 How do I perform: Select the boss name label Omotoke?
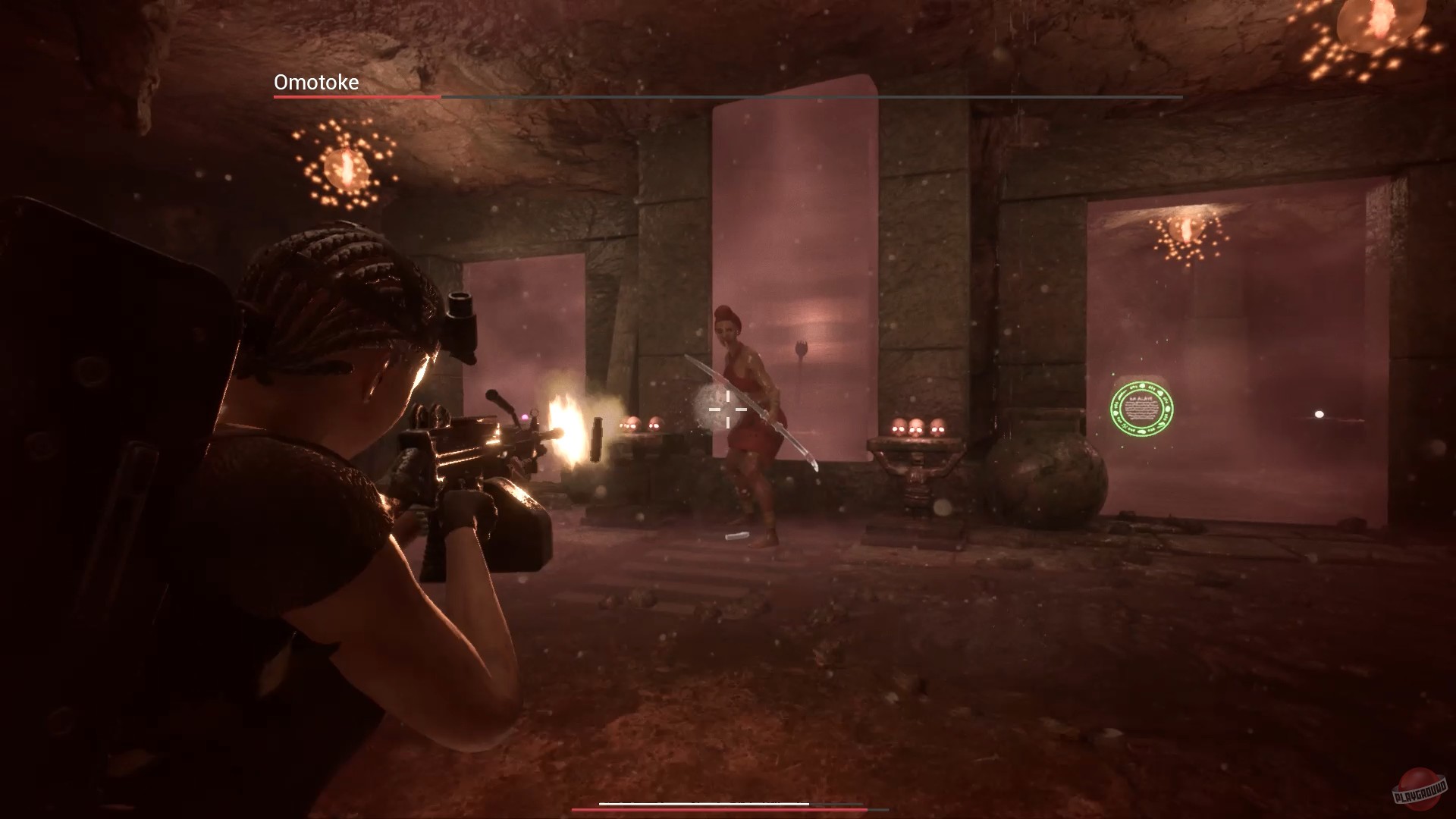pos(315,83)
